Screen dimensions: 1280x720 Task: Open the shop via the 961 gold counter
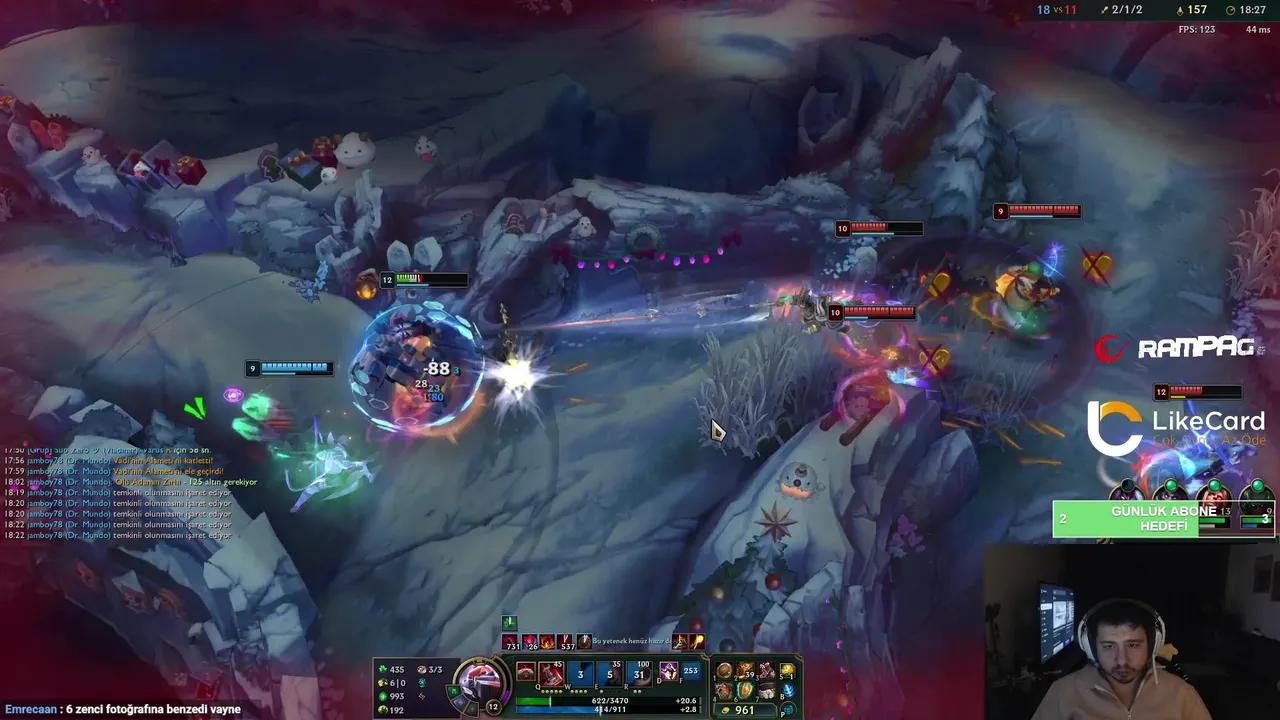745,709
